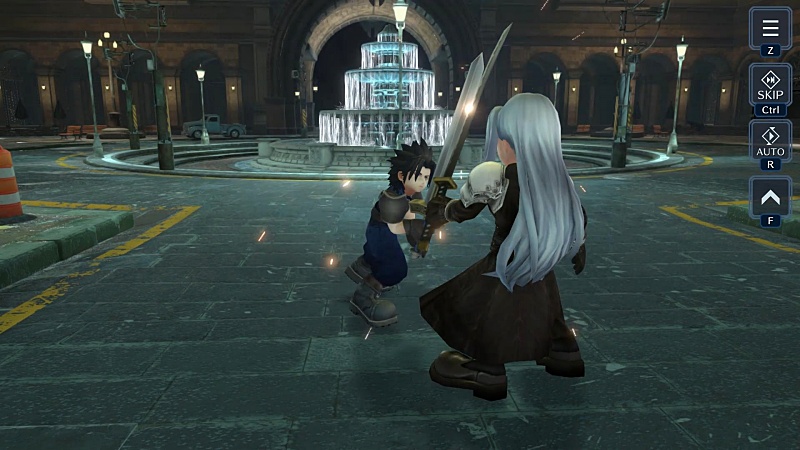
Task: Collapse the side buttons with the up arrow
Action: (770, 197)
